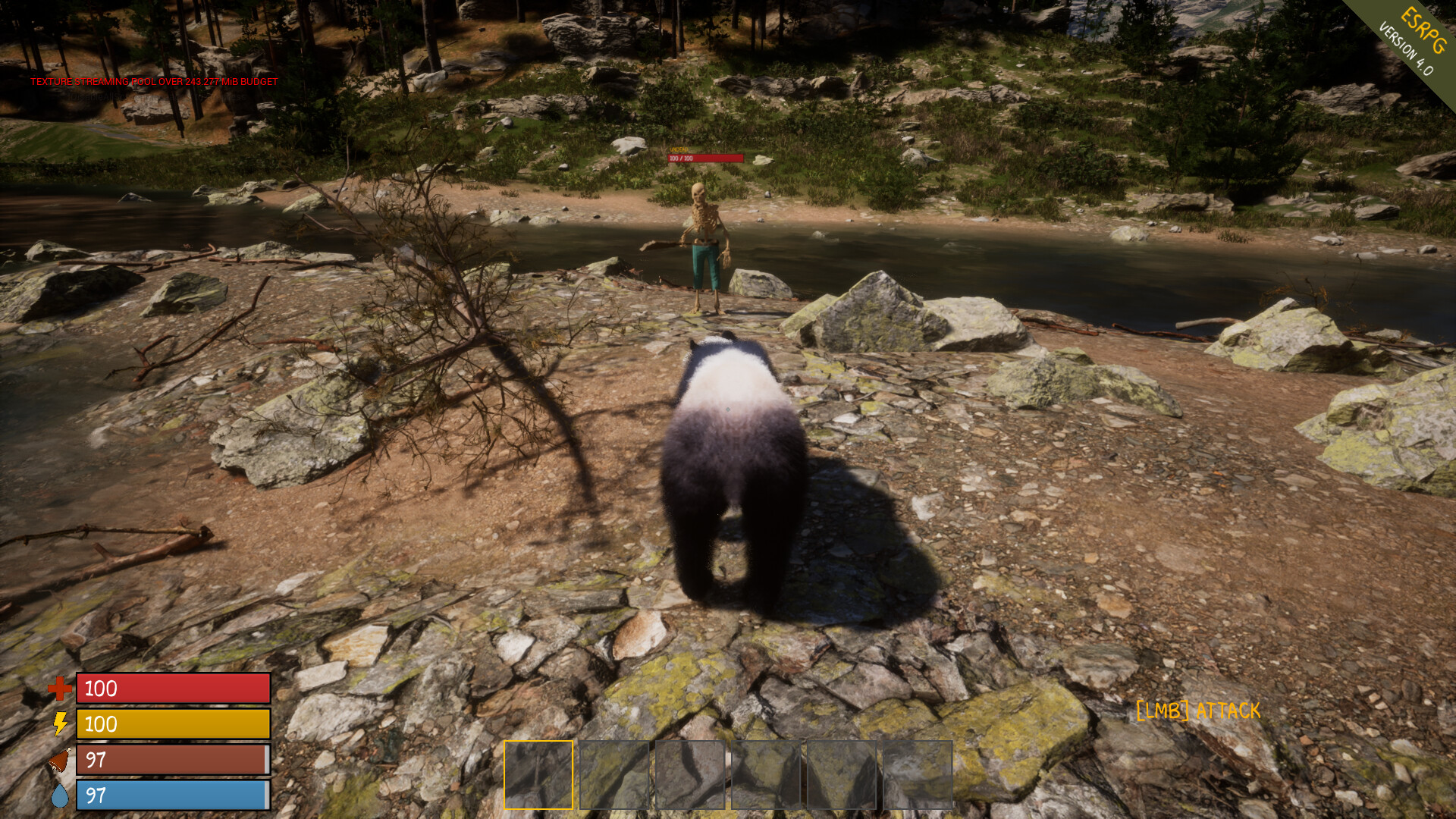1456x819 pixels.
Task: Click the skeleton enemy by the river
Action: (704, 239)
